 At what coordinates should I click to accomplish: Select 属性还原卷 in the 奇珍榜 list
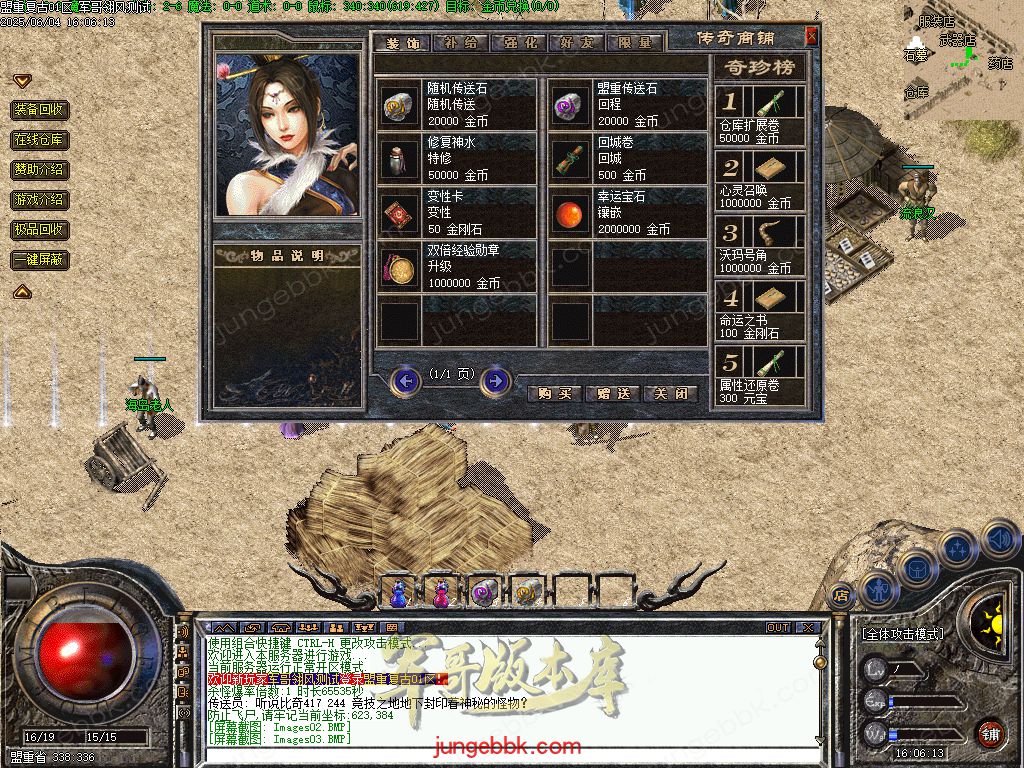761,375
